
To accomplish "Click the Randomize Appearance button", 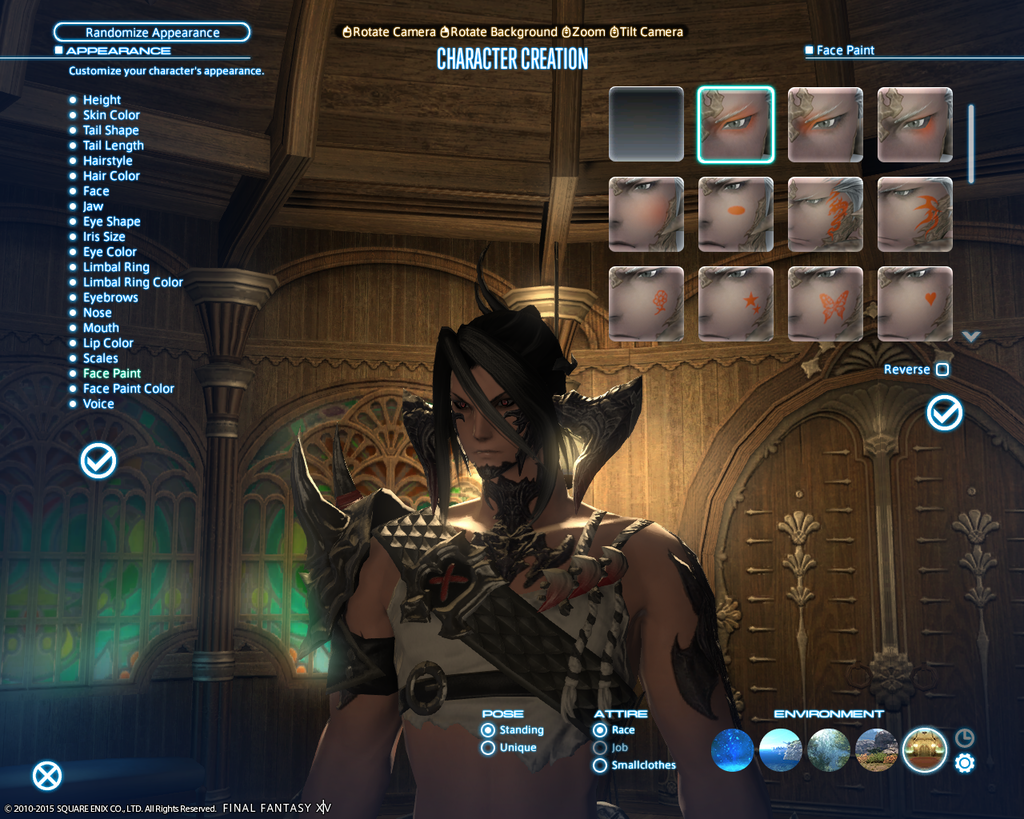I will point(151,33).
